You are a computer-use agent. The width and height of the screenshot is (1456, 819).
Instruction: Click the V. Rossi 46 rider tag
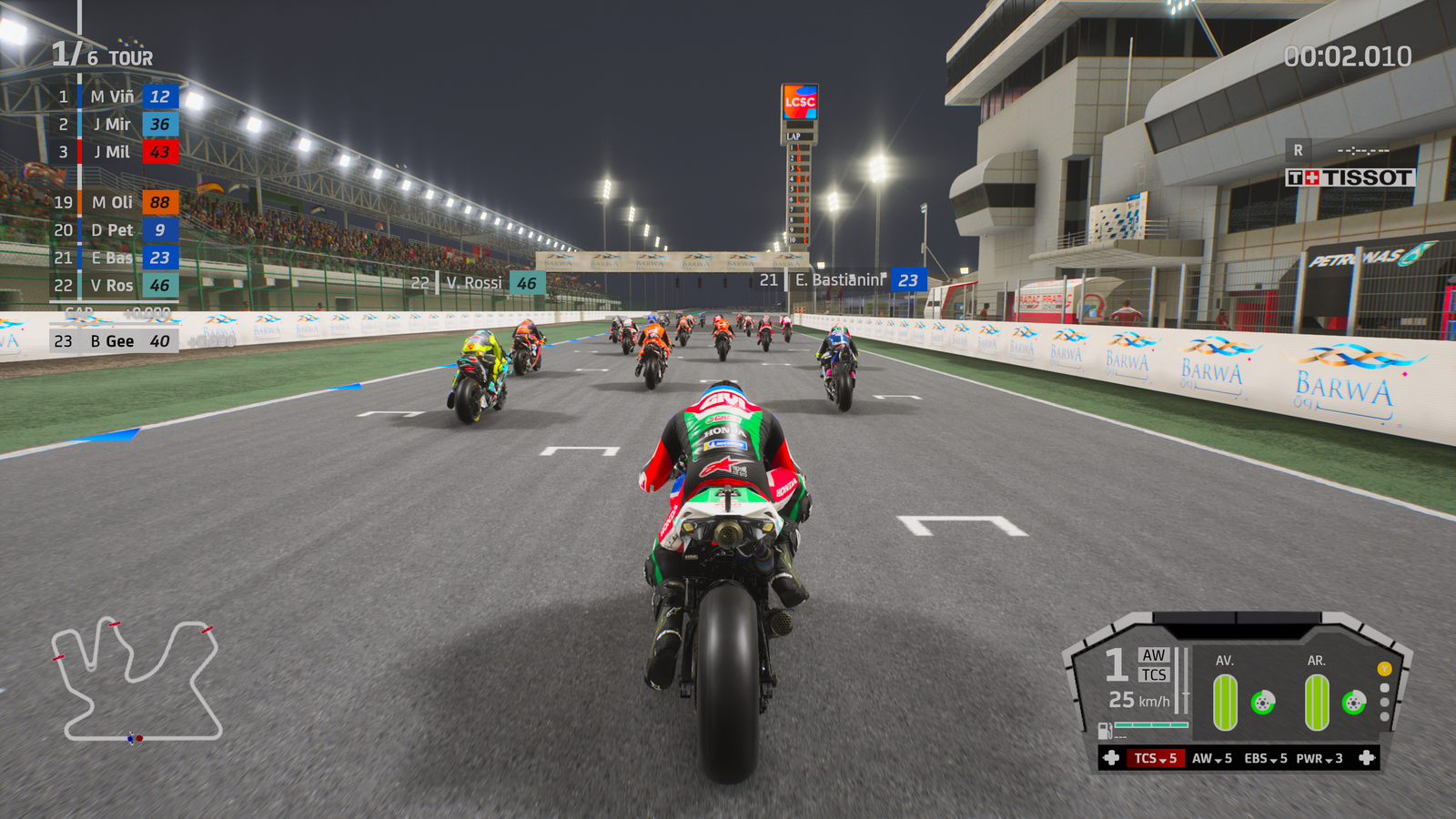coord(479,283)
